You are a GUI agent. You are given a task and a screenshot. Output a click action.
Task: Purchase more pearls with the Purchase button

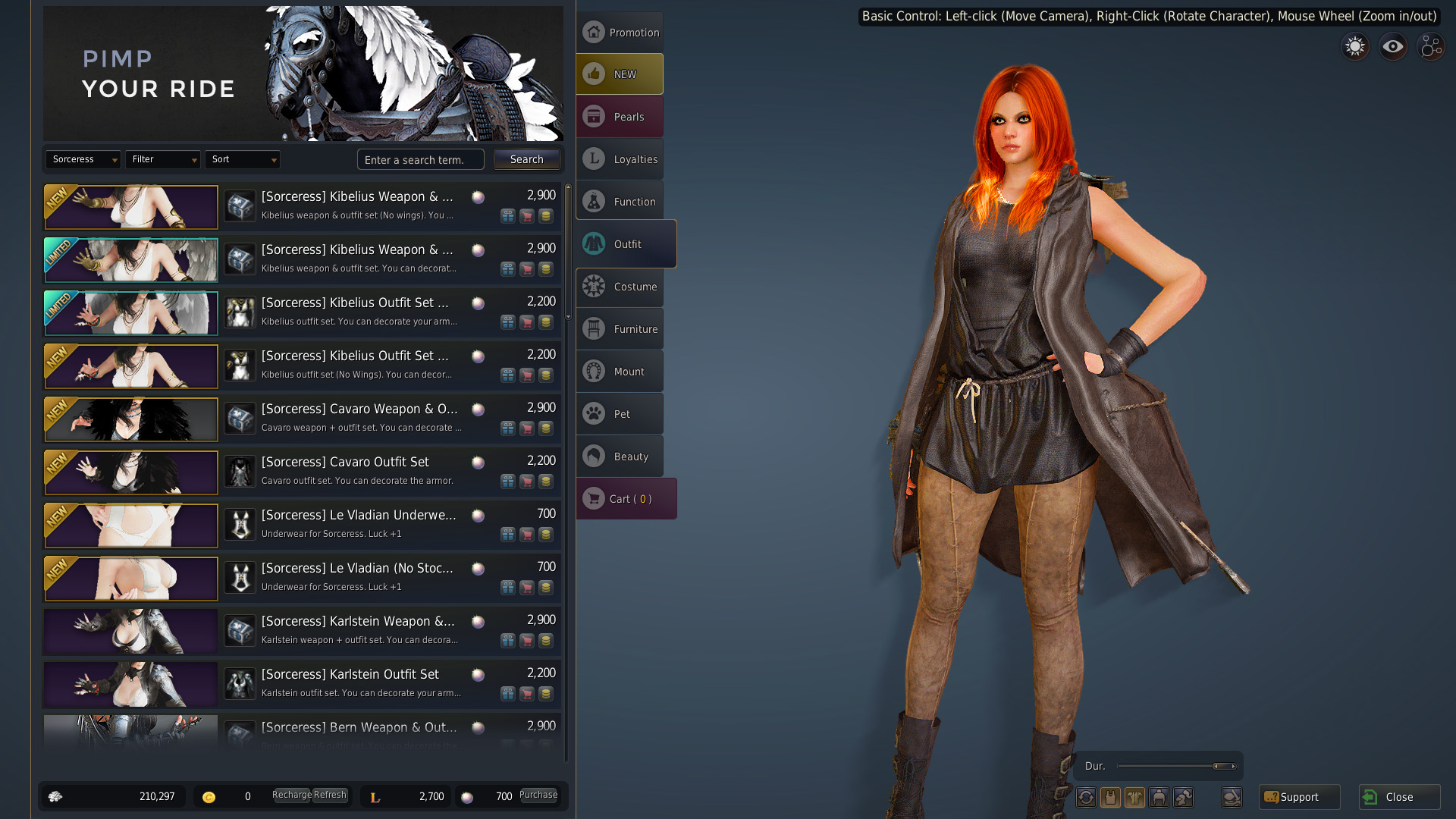click(538, 795)
